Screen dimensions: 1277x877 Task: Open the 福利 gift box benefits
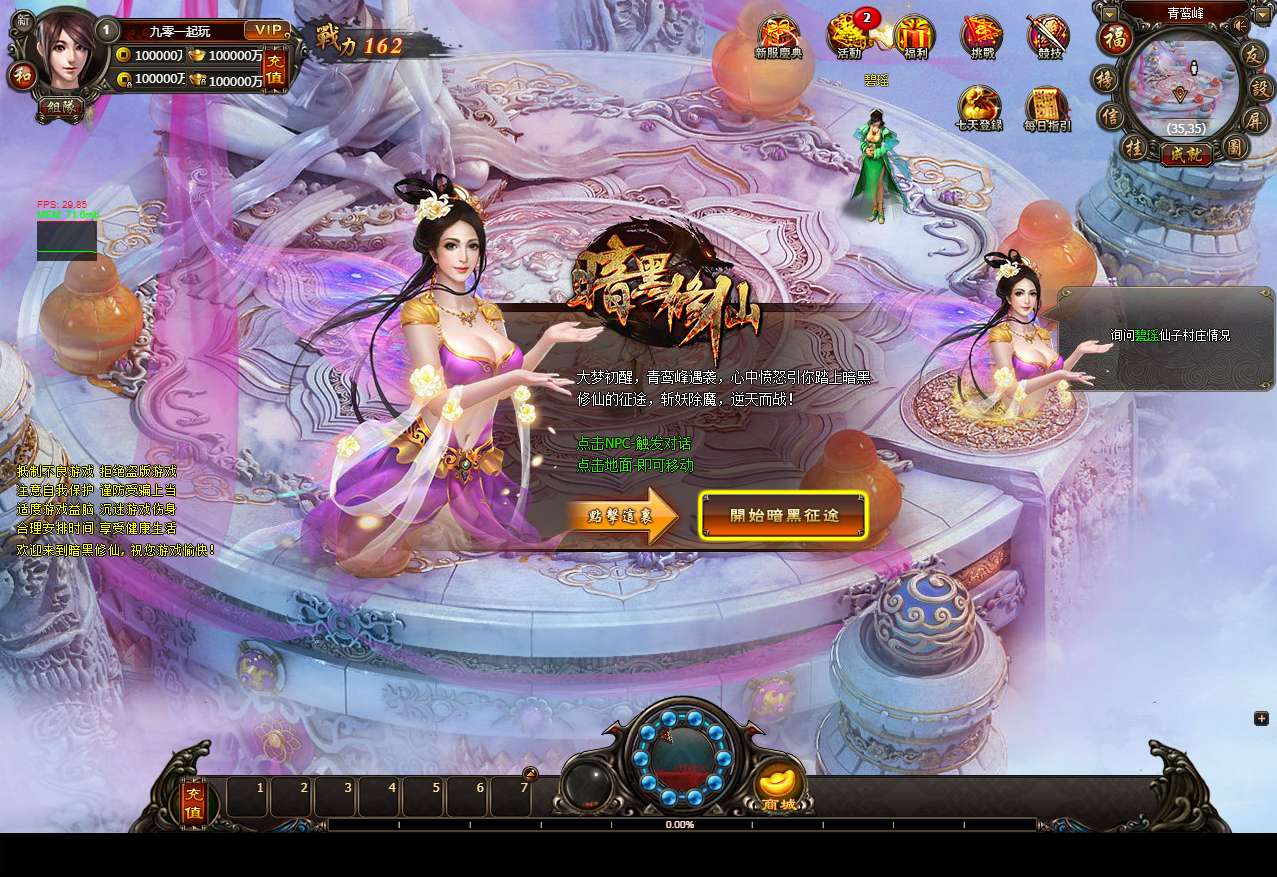tap(914, 37)
